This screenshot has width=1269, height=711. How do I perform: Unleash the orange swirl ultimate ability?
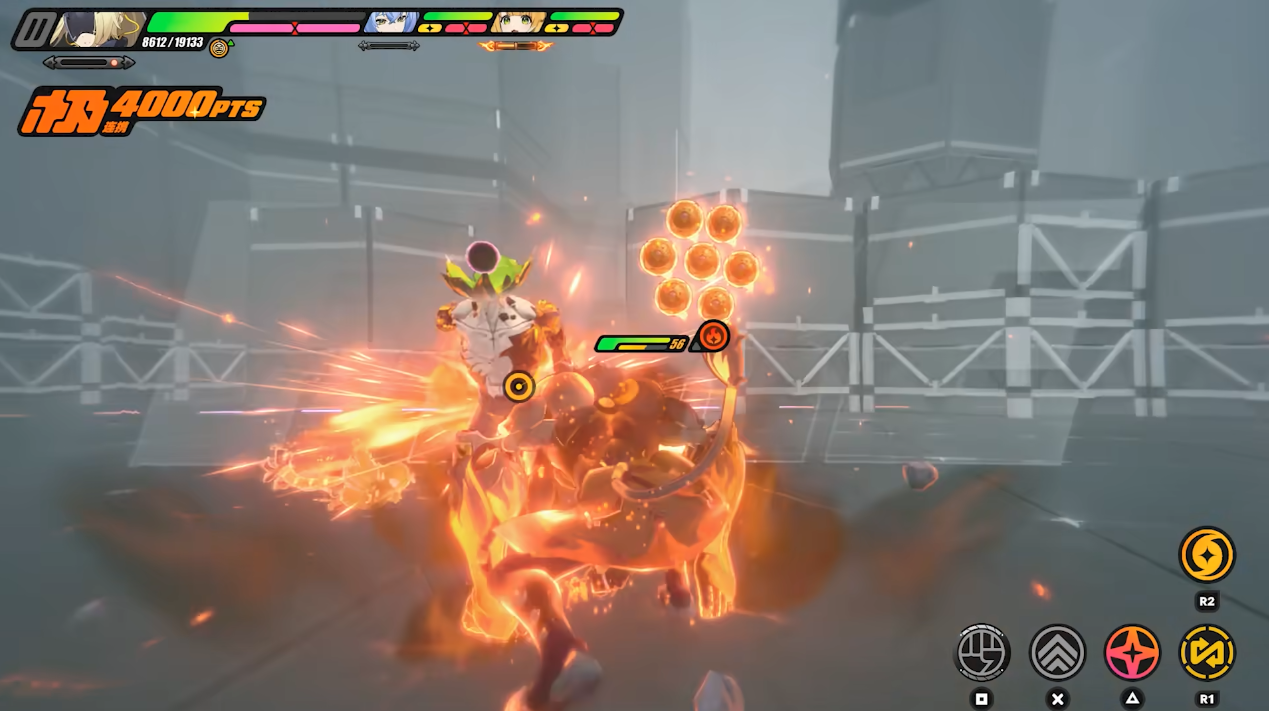1207,555
